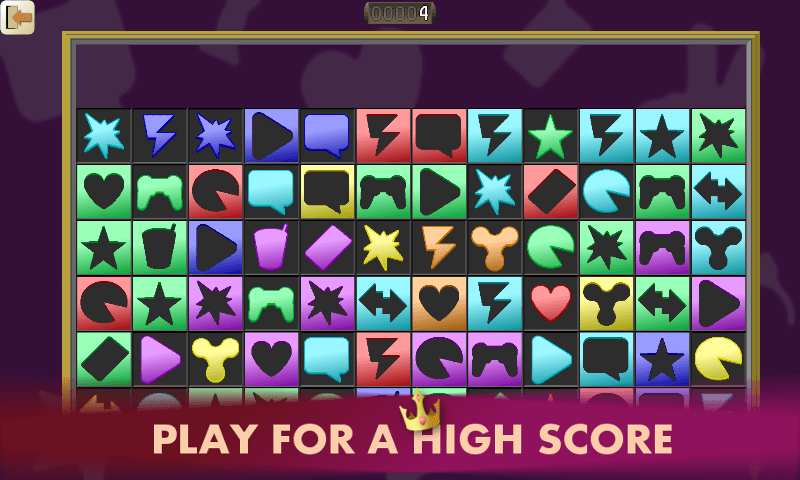Select the black spinner on yellow tile
This screenshot has height=480, width=800.
607,303
